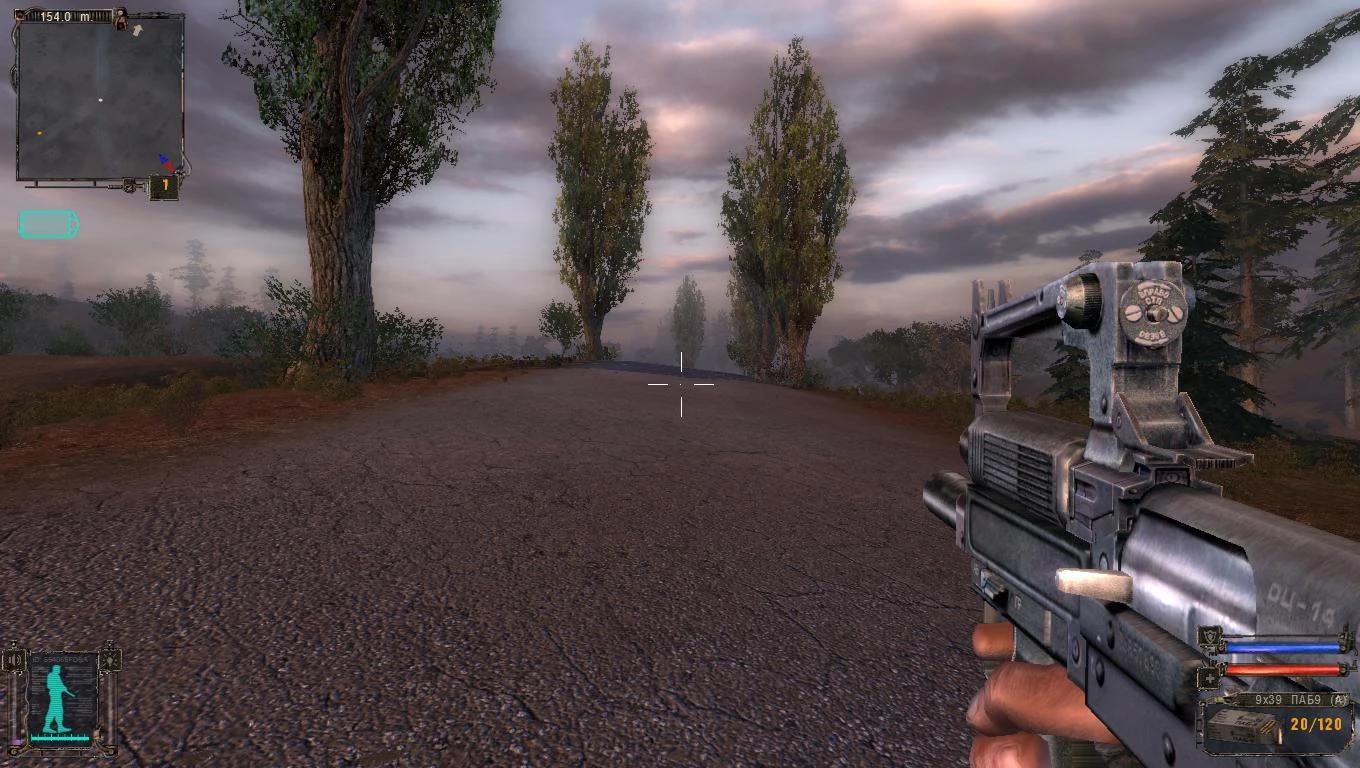The height and width of the screenshot is (768, 1360).
Task: Click the armor shield icon
Action: [x=1211, y=637]
